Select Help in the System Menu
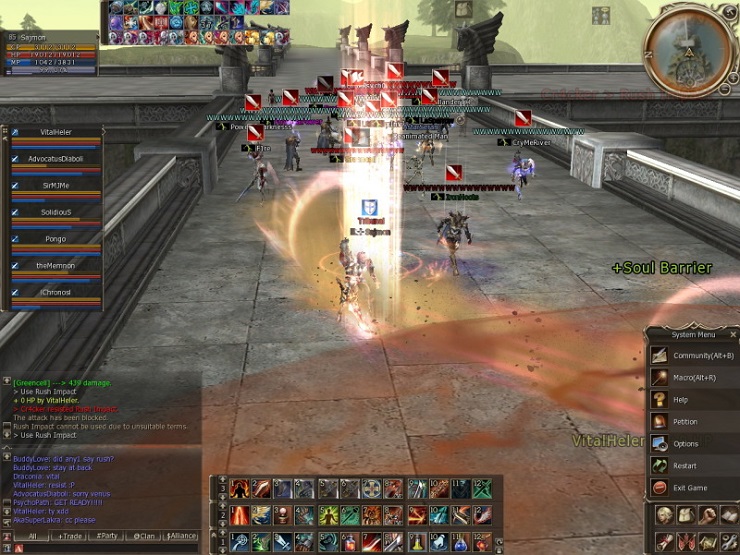This screenshot has height=555, width=740. click(680, 399)
